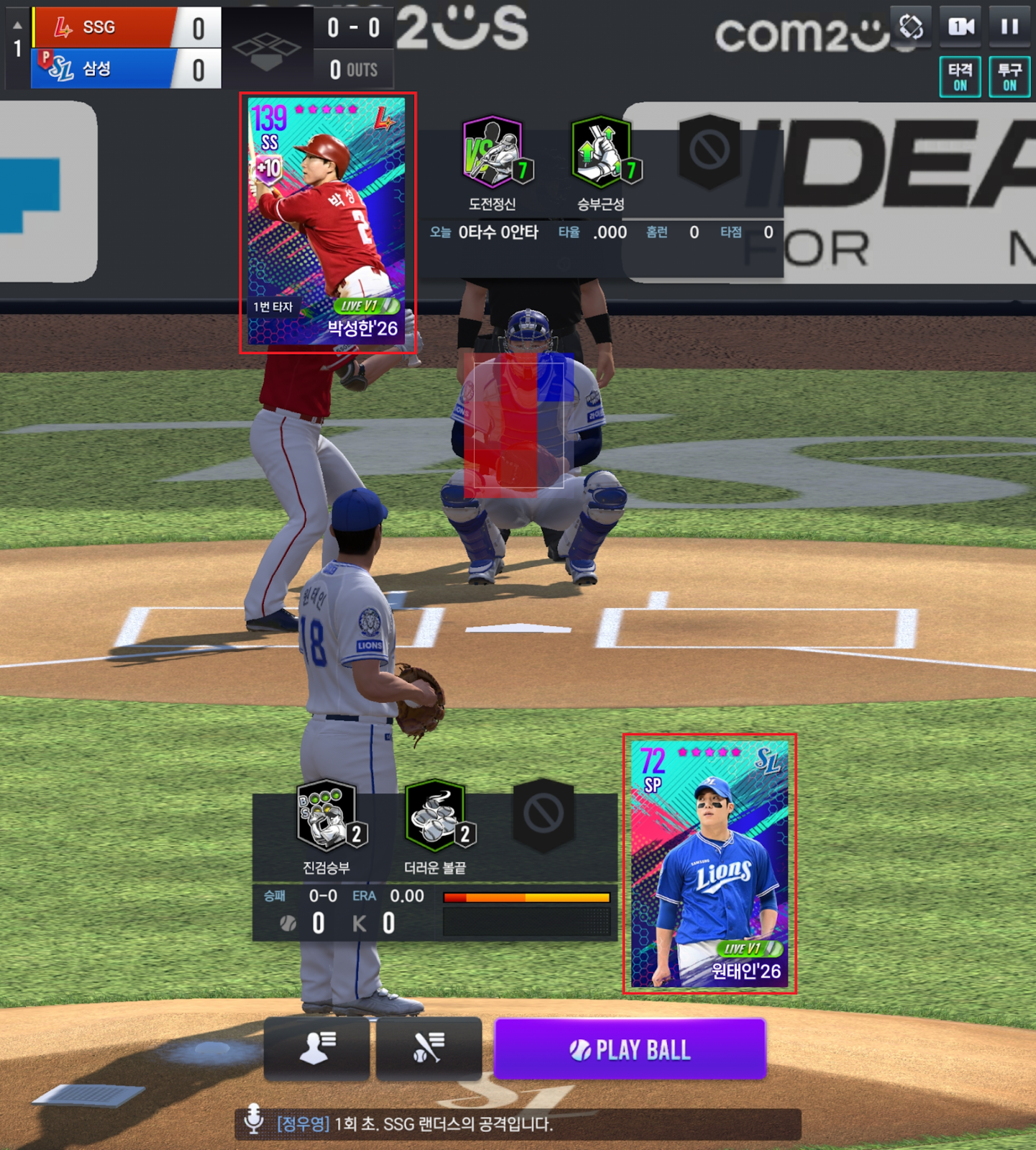This screenshot has width=1036, height=1150.
Task: Toggle the 투구 ON pitching switch
Action: pos(1009,77)
